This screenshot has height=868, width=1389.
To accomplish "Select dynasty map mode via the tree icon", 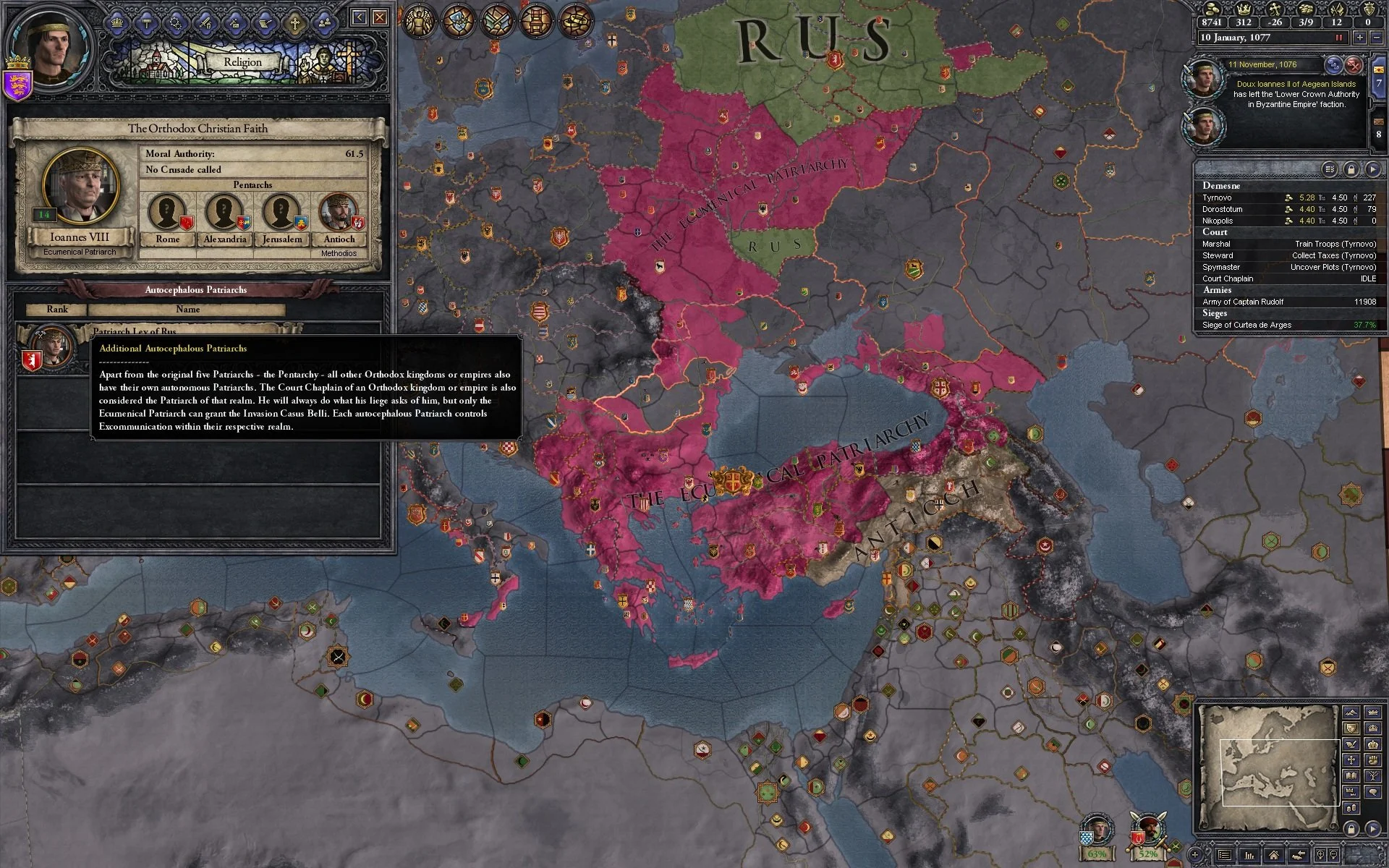I will 1372,775.
